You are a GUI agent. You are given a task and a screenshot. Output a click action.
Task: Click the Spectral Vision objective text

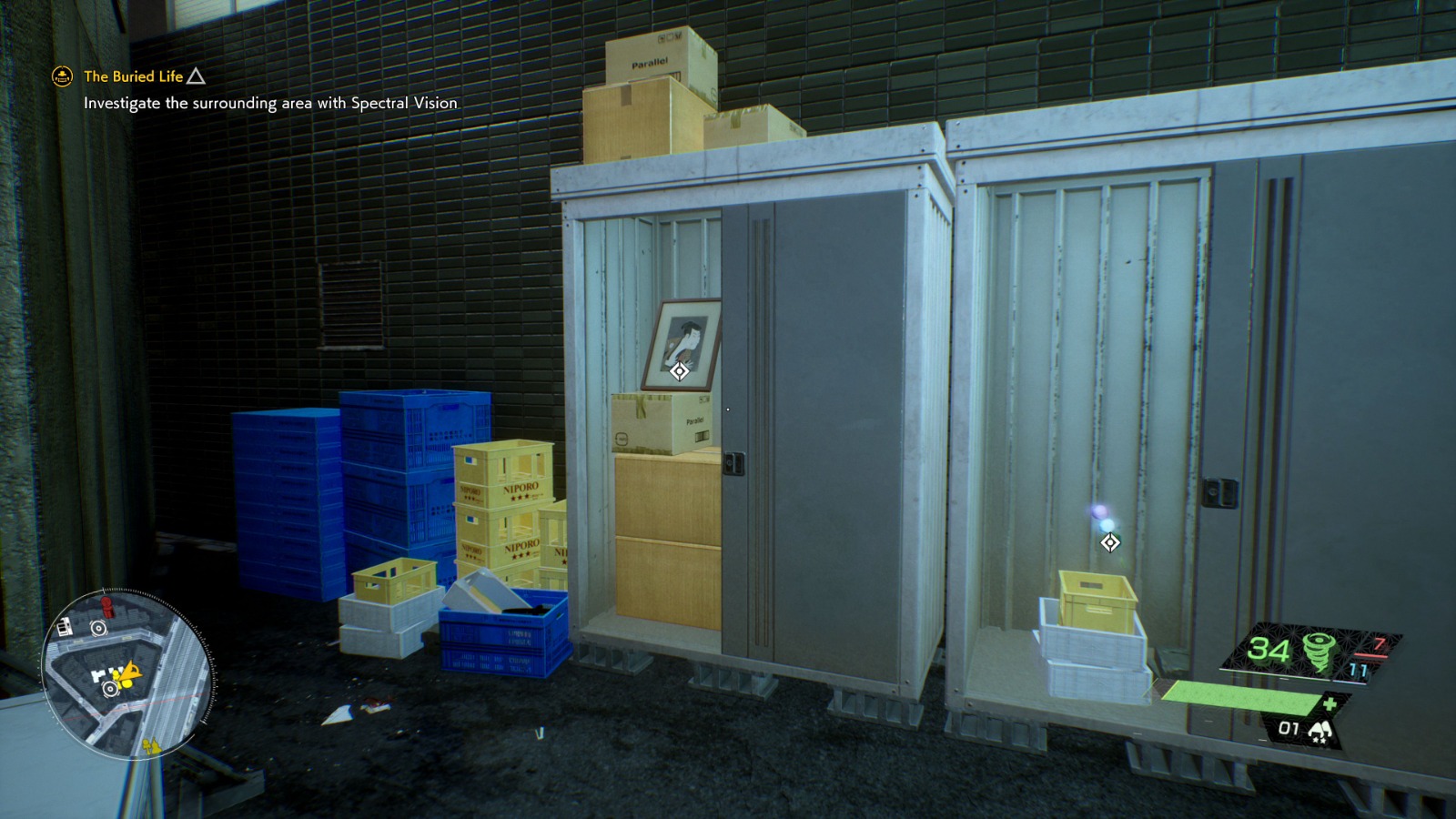coord(269,104)
